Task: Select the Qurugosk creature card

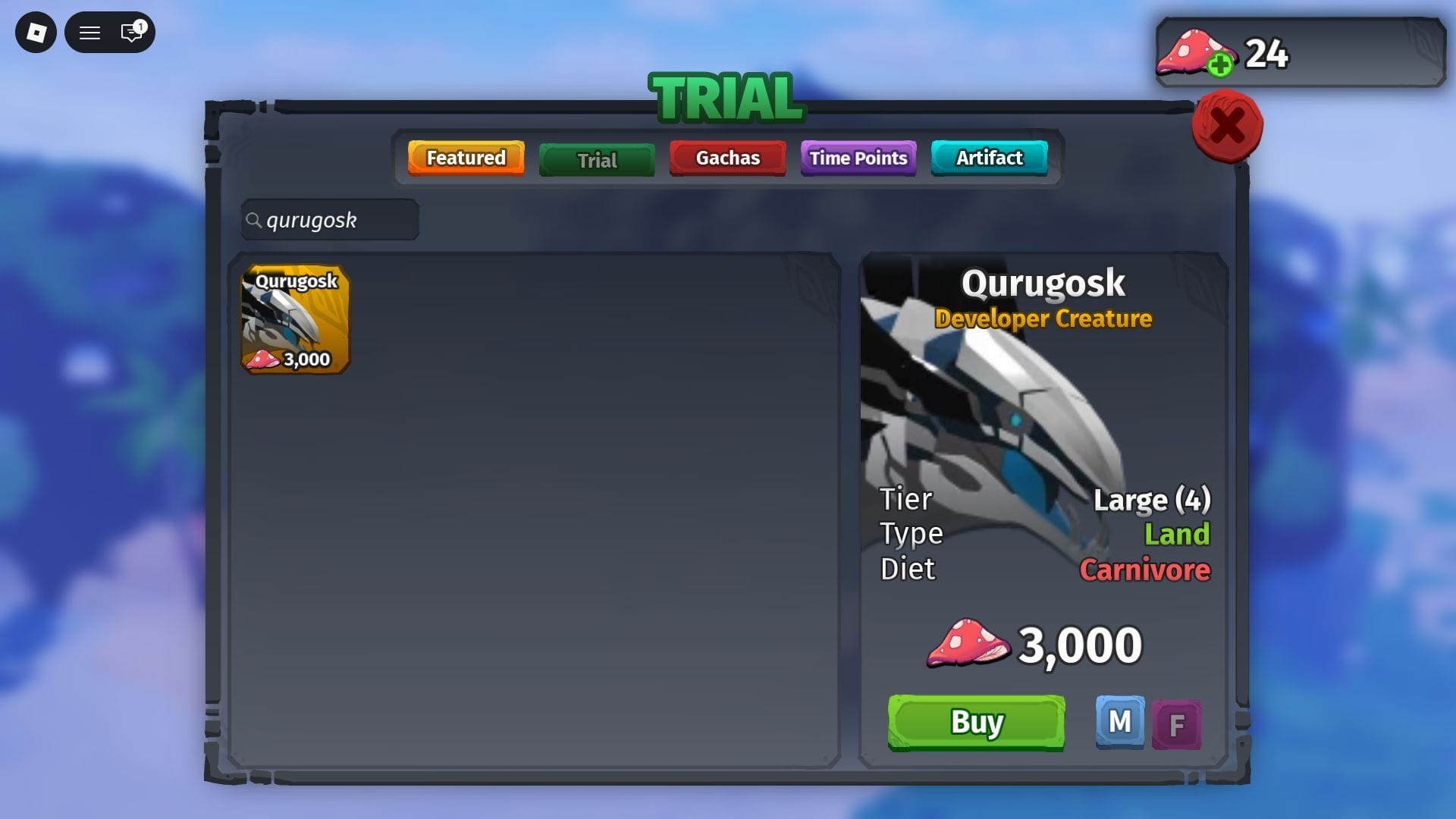Action: point(295,319)
